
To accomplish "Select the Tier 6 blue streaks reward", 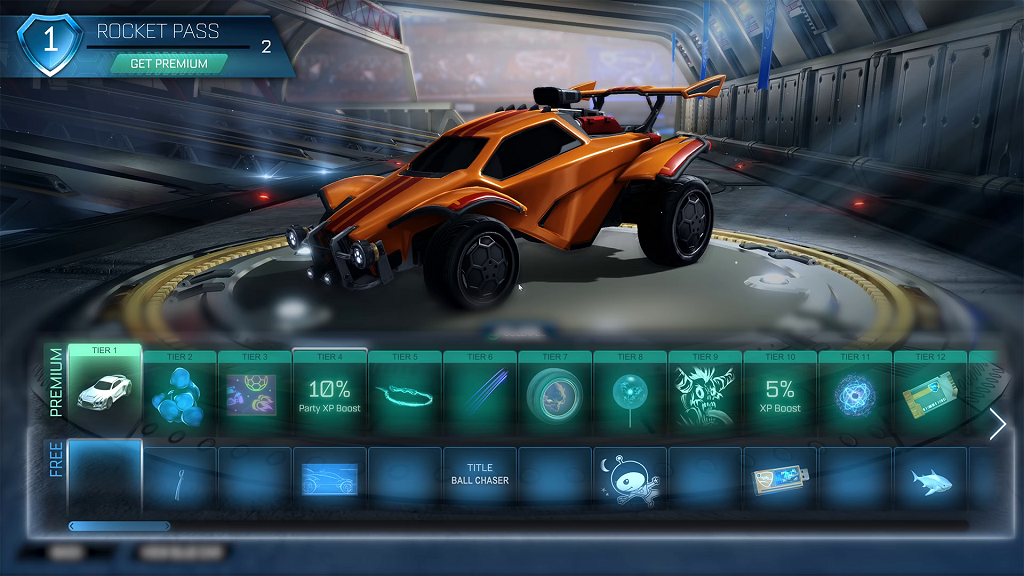I will click(x=480, y=393).
